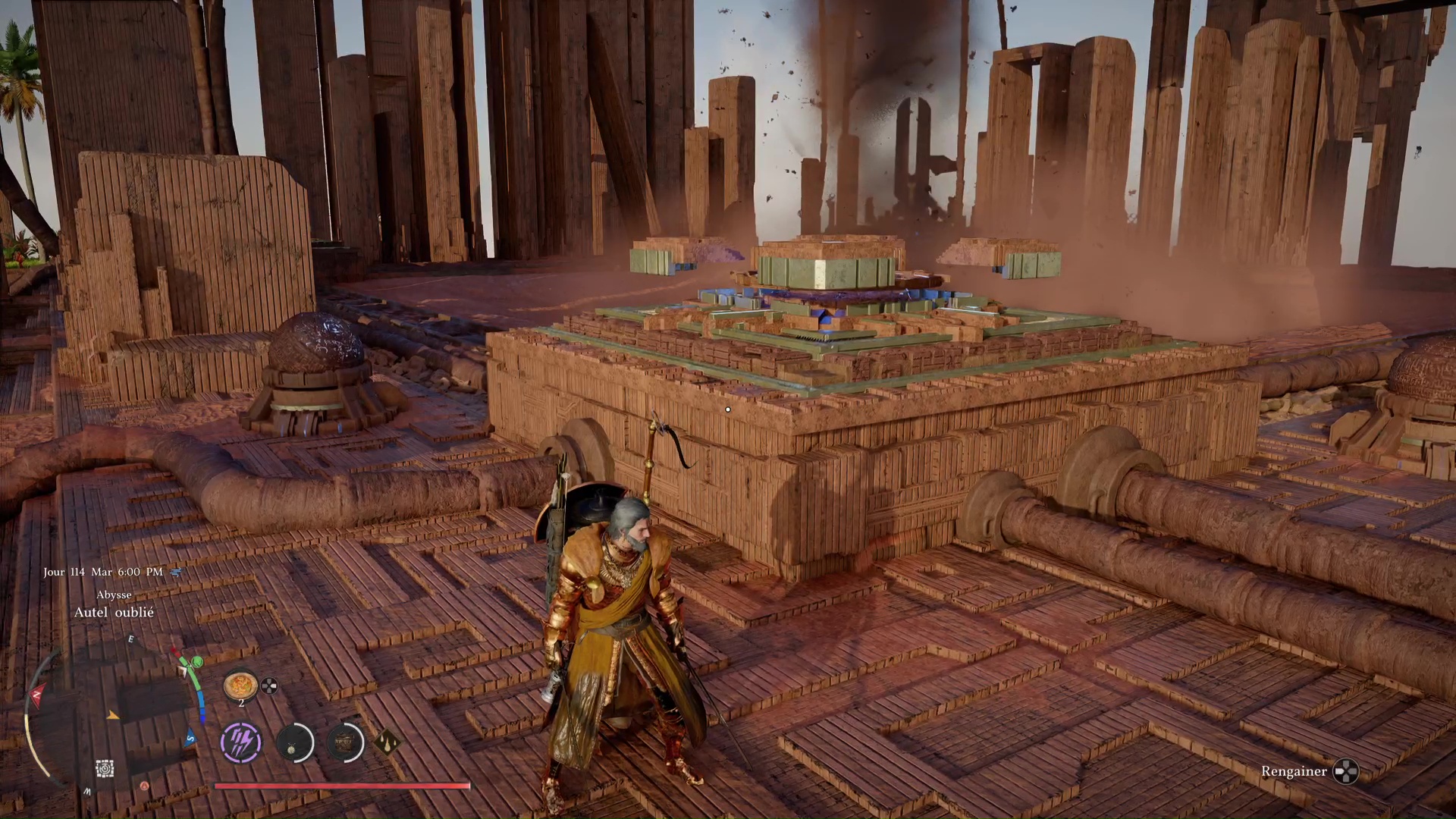Click the wind weather icon beside the time
This screenshot has width=1456, height=819.
click(x=176, y=572)
